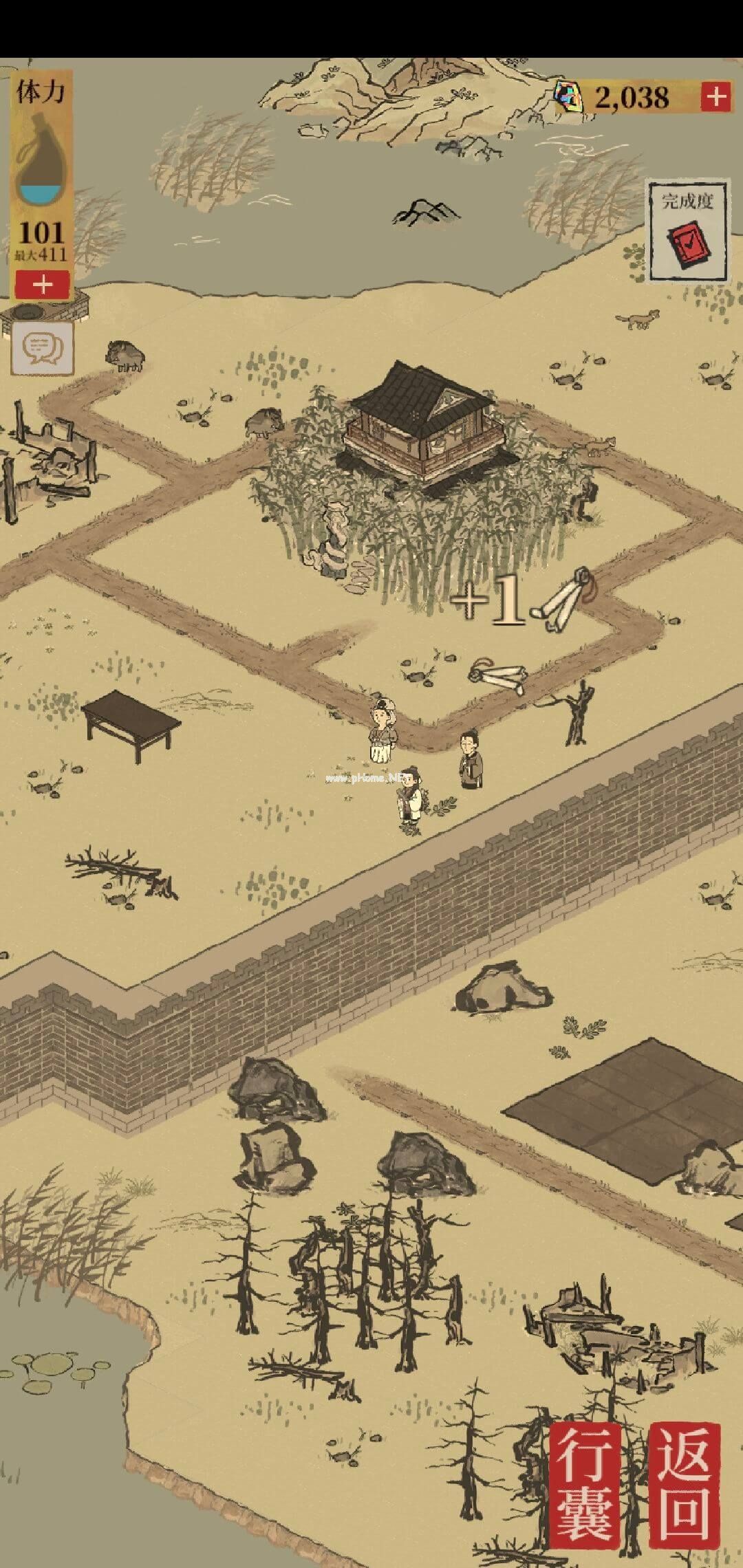743x1568 pixels.
Task: Add stamina with the red plus under 体力
Action: (x=43, y=284)
